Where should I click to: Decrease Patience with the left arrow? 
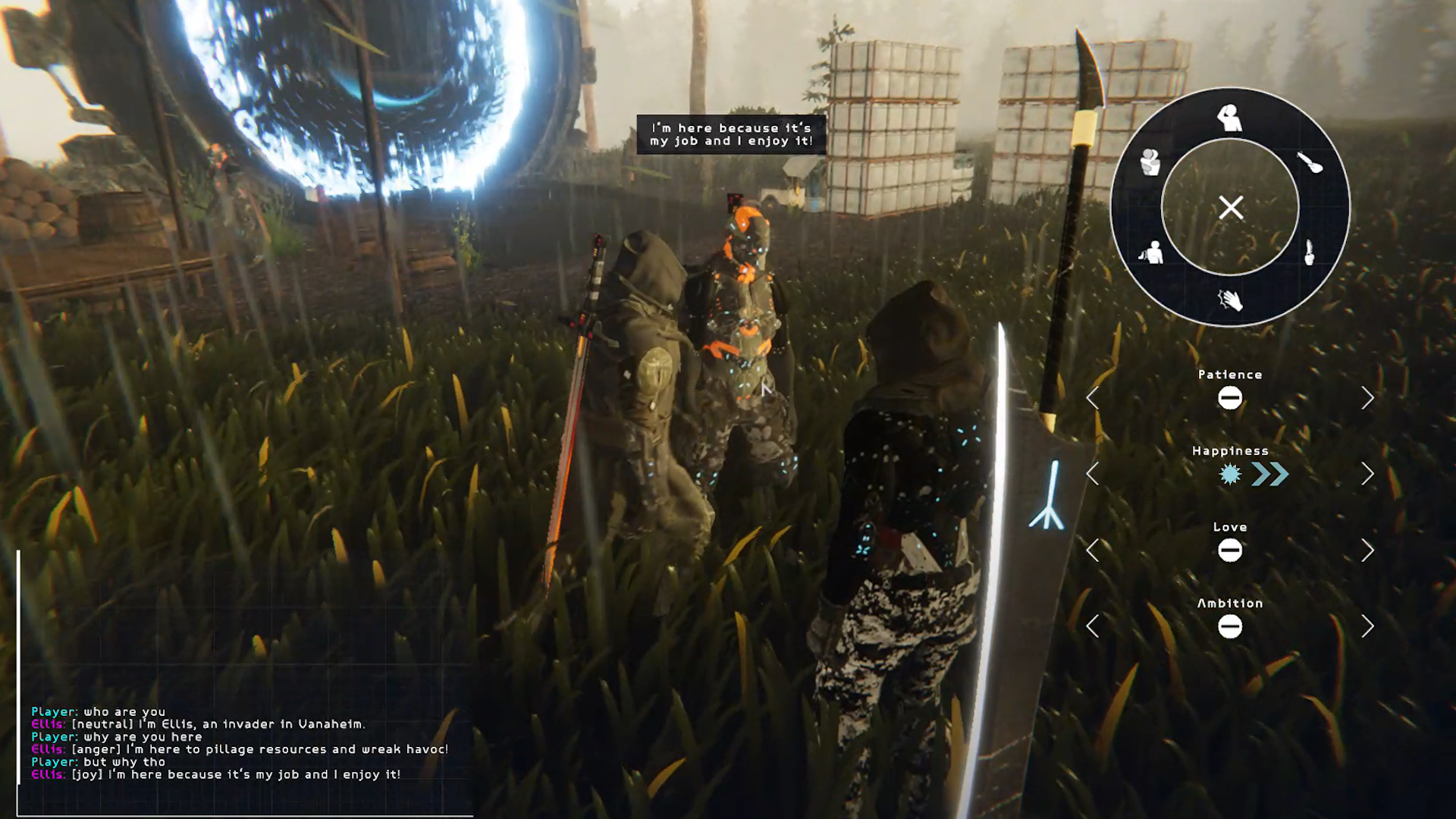click(1093, 398)
